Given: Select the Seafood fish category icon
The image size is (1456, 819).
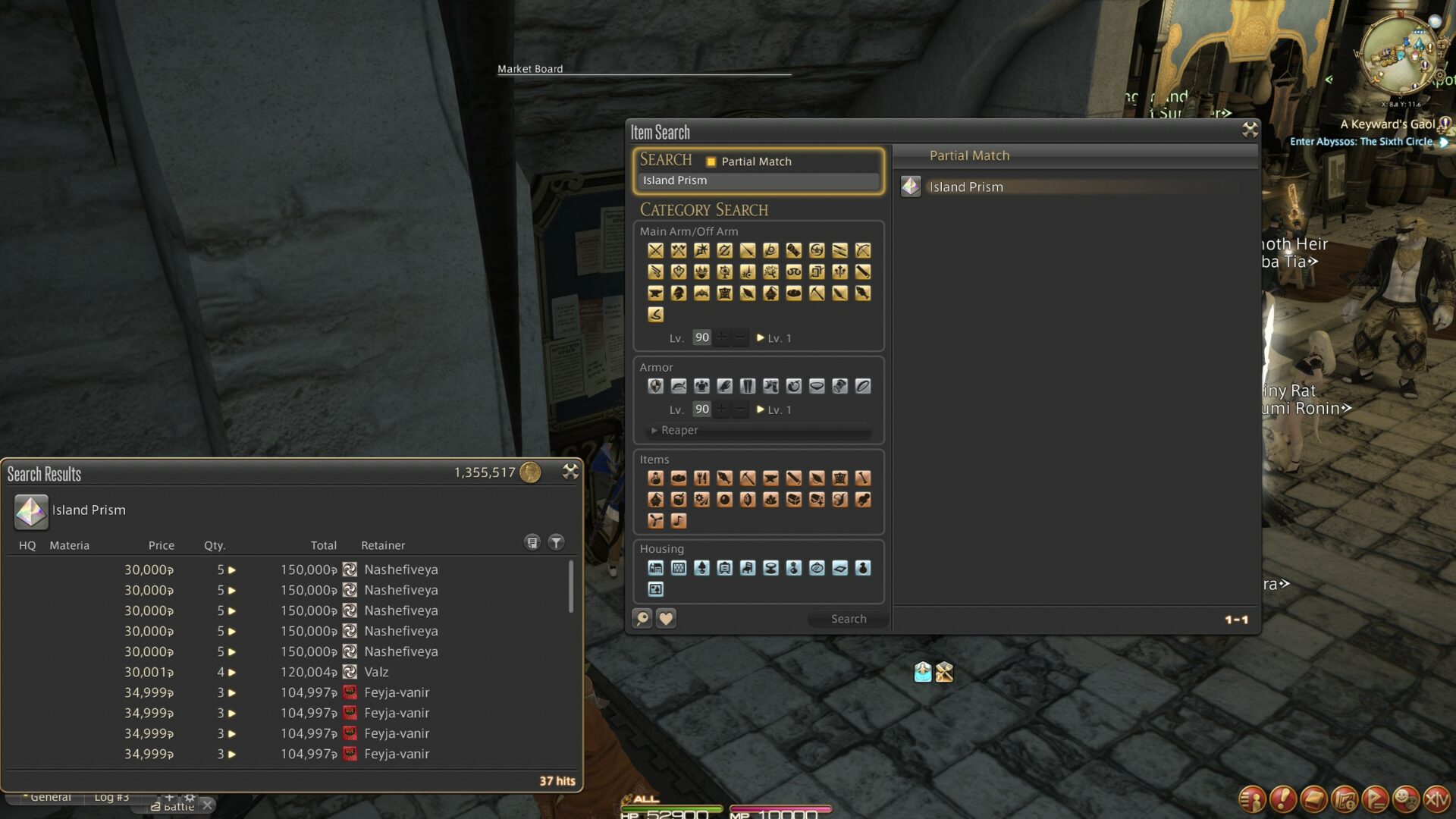Looking at the screenshot, I should click(724, 478).
